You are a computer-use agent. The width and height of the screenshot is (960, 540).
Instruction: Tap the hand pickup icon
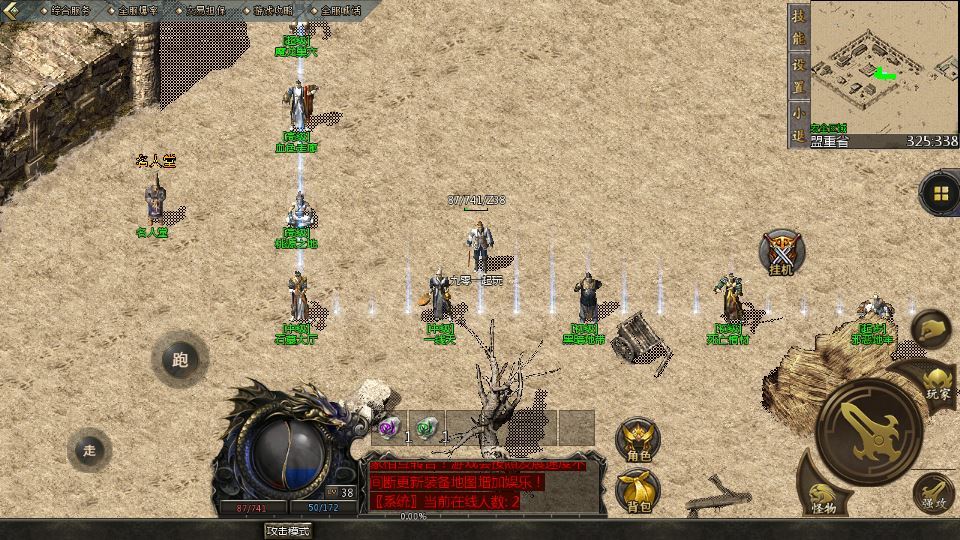coord(932,328)
